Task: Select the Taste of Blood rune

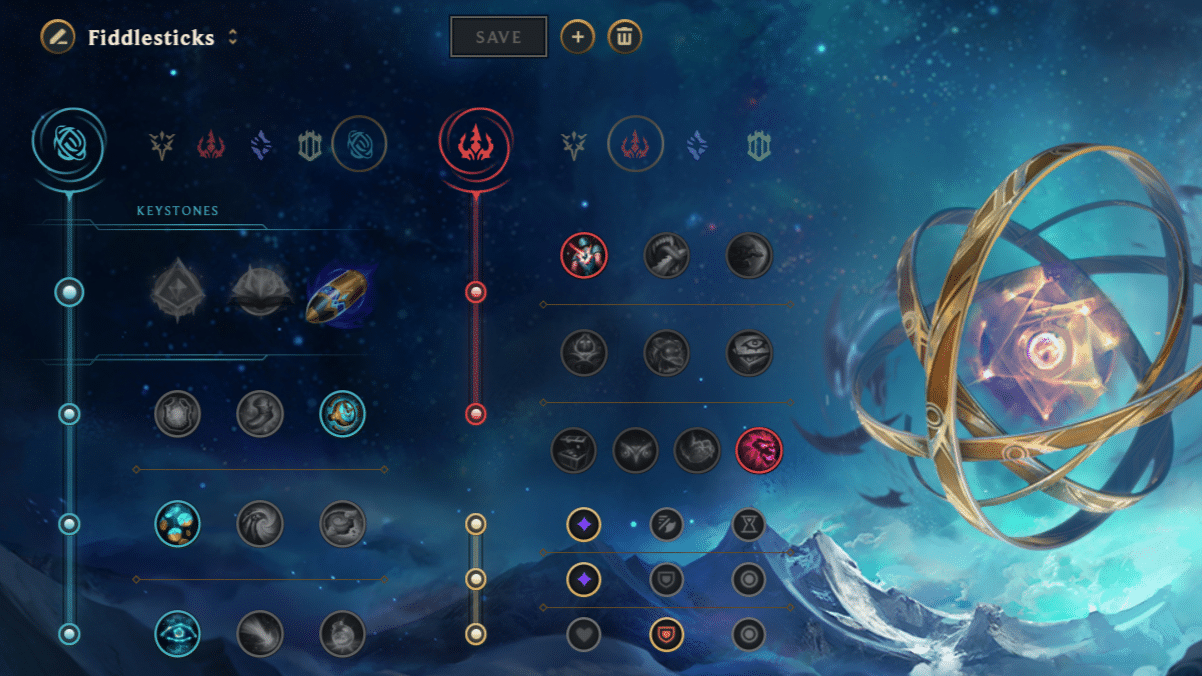Action: (x=666, y=256)
